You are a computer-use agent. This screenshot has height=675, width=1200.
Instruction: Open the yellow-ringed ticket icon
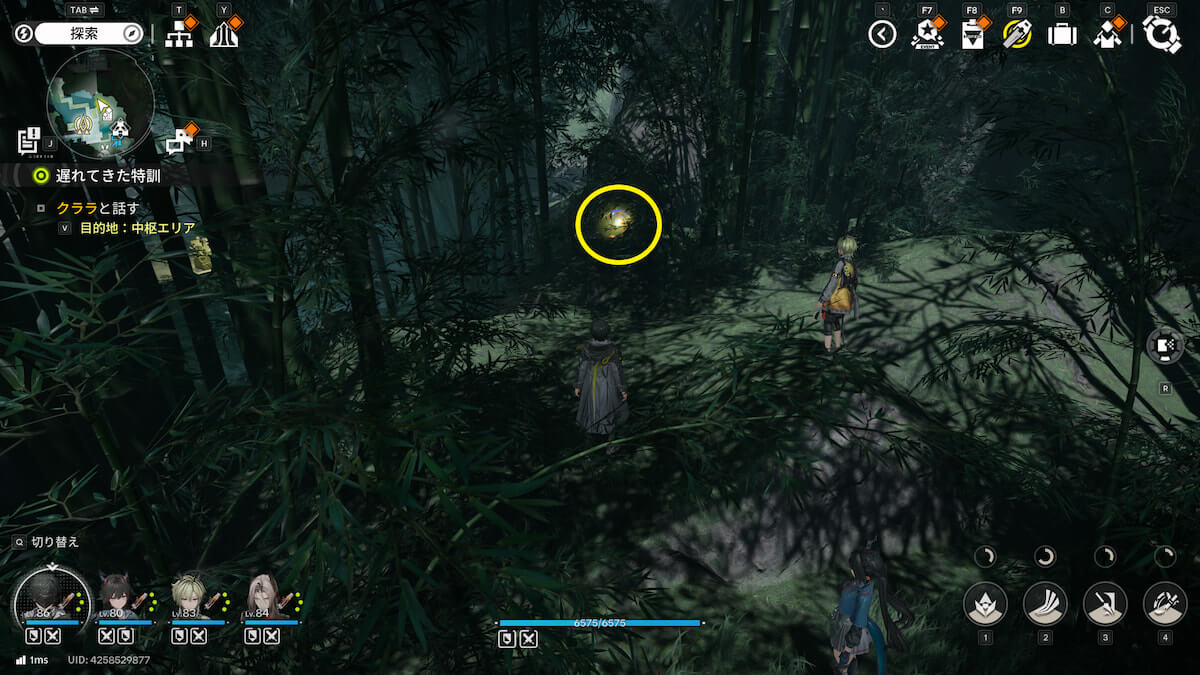coord(1017,35)
